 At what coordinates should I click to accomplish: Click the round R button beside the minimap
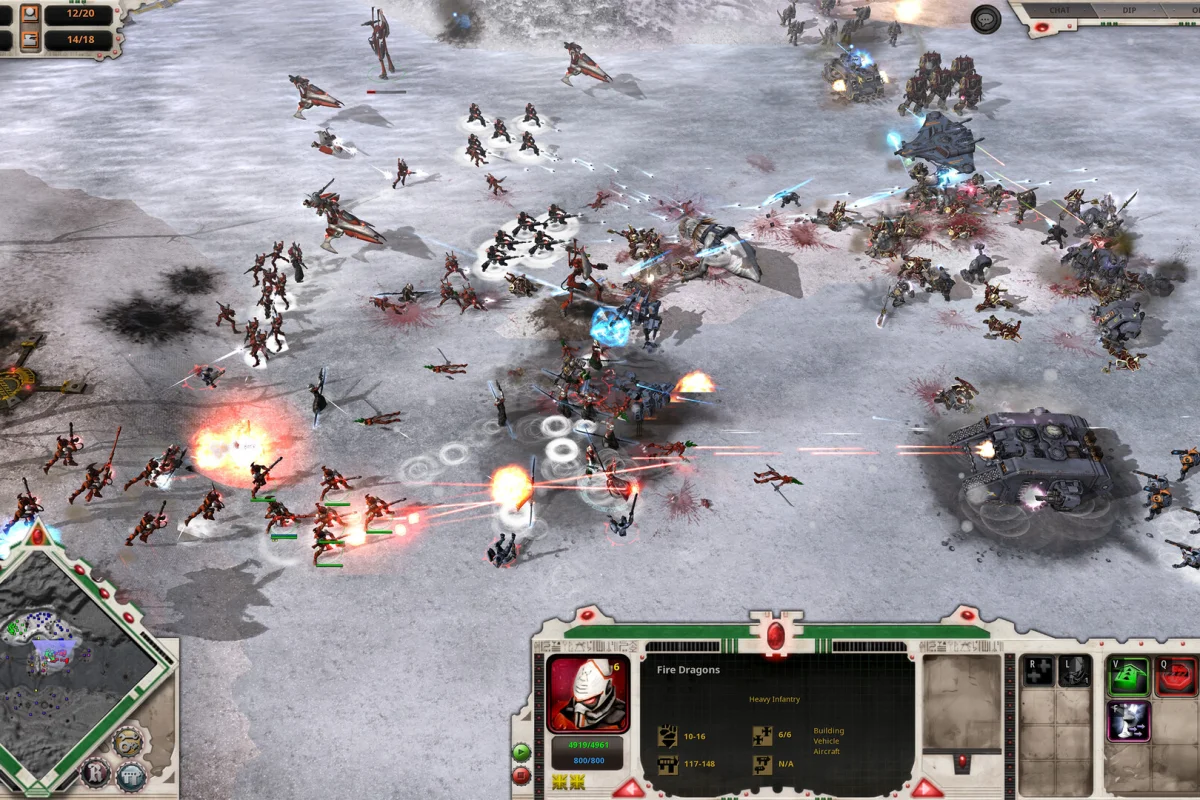[95, 773]
